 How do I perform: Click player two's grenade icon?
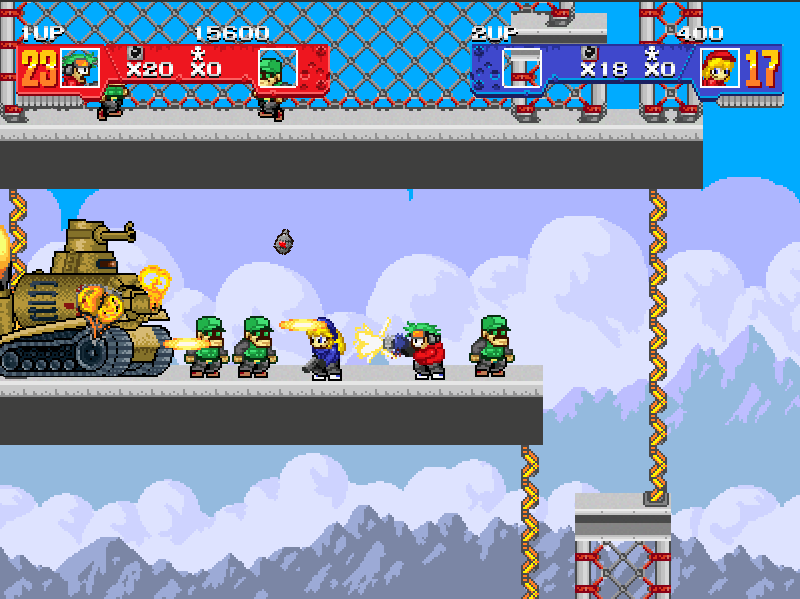pyautogui.click(x=591, y=50)
